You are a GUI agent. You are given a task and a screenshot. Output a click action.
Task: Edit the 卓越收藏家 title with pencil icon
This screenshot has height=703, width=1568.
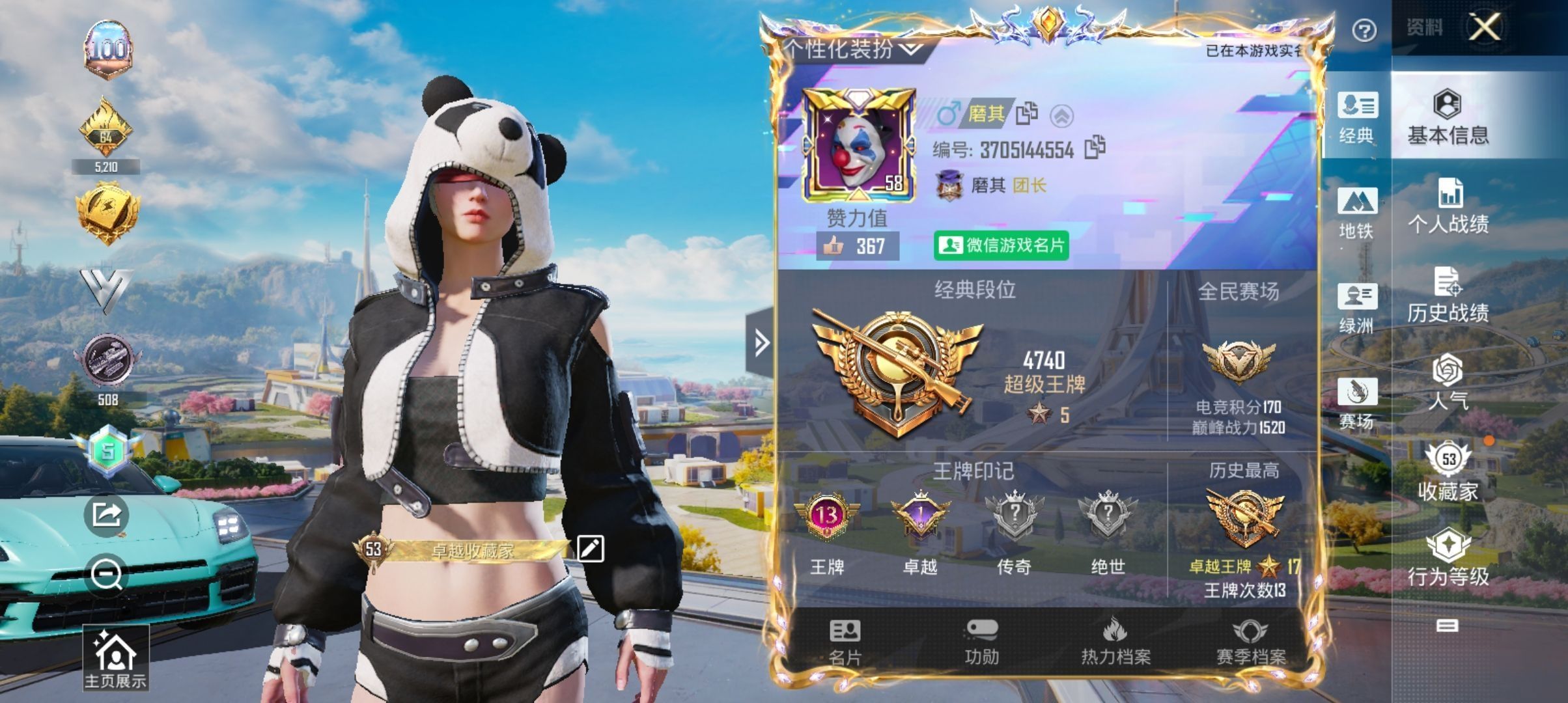590,549
